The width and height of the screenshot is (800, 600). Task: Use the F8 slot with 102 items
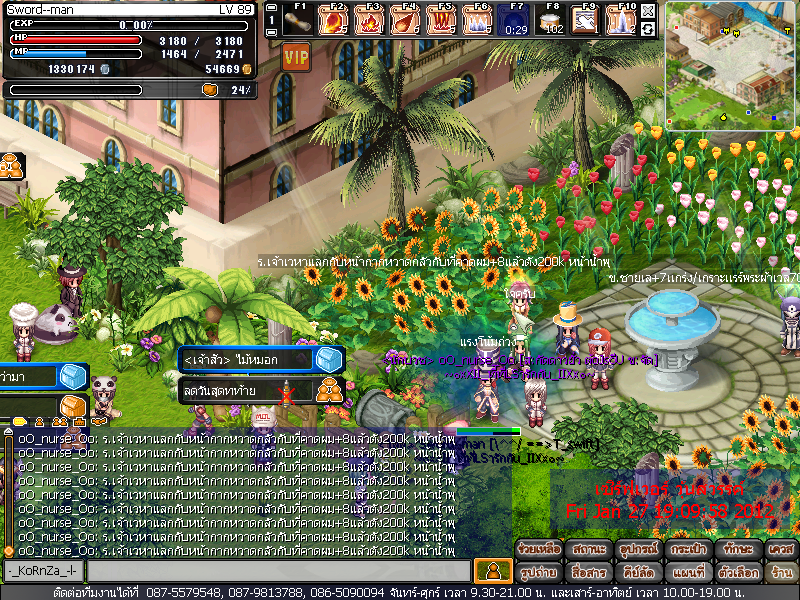551,19
